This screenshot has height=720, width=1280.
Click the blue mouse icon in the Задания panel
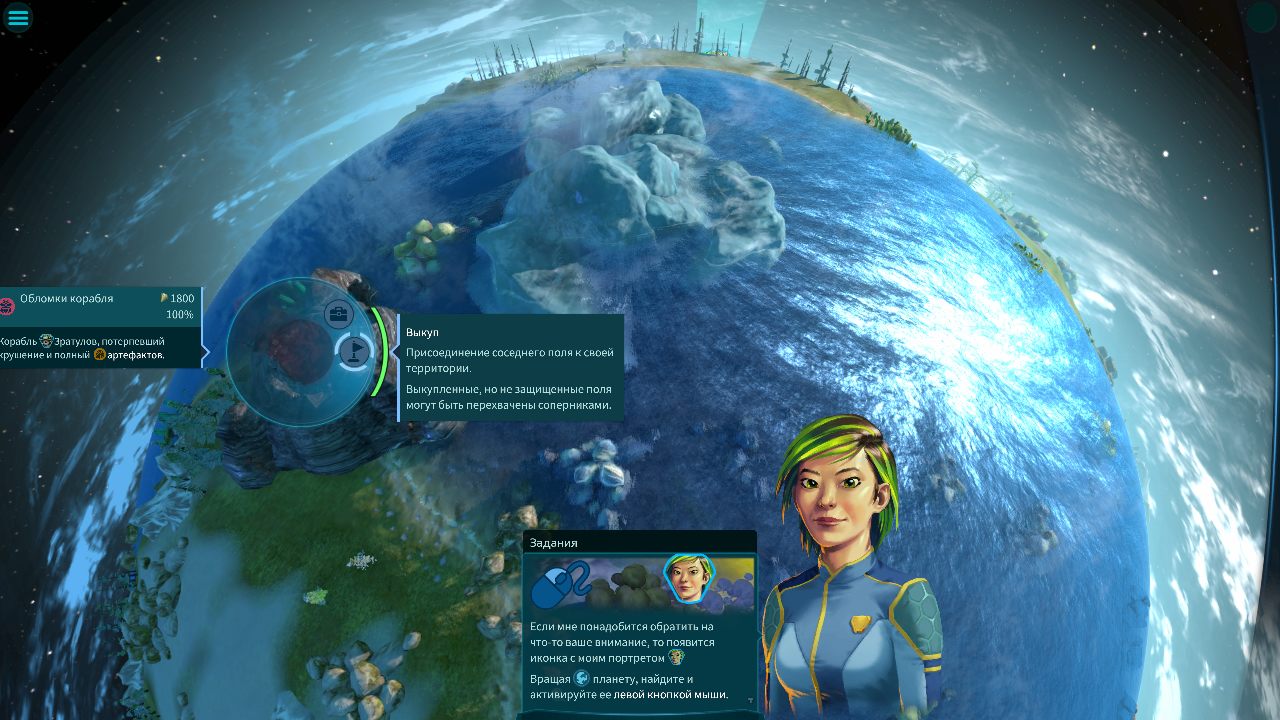coord(554,583)
